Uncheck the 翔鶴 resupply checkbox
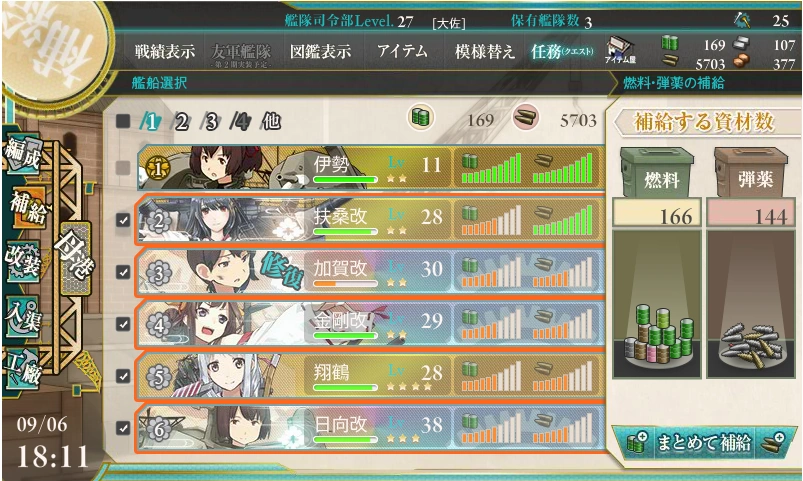This screenshot has width=803, height=481. pos(123,376)
